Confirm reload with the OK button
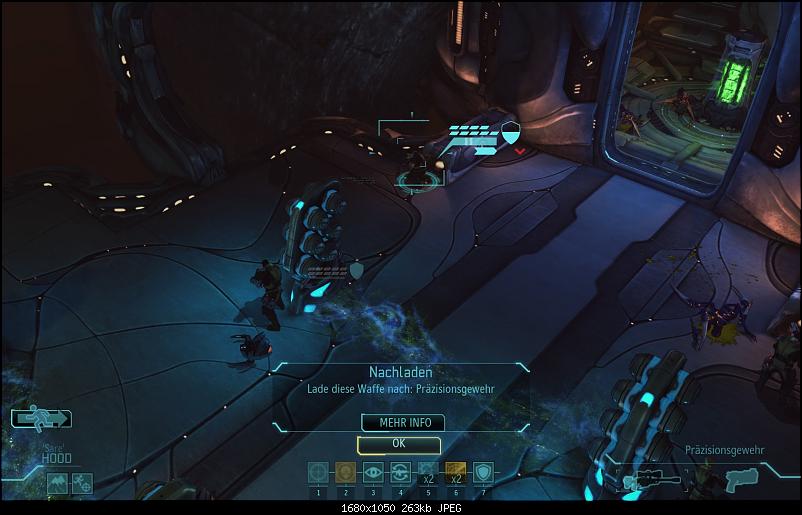 (x=398, y=443)
